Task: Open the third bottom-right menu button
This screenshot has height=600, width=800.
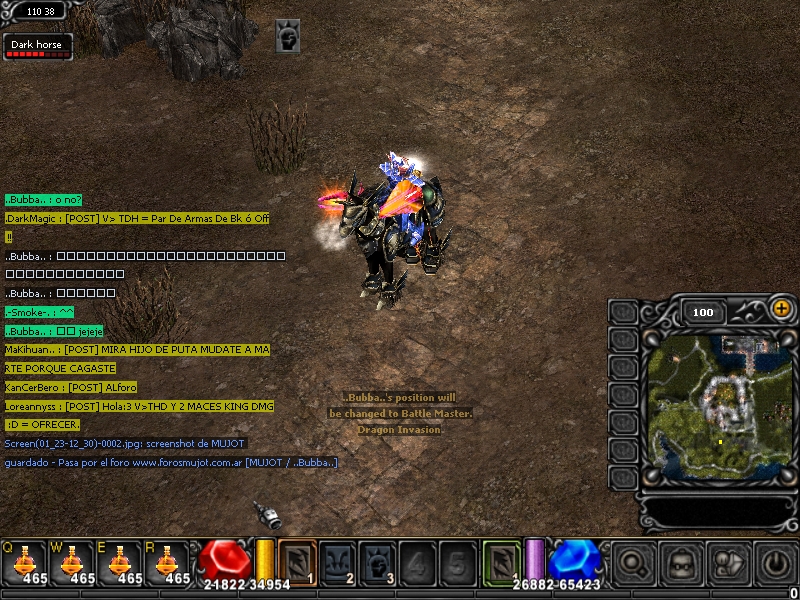Action: coord(729,563)
